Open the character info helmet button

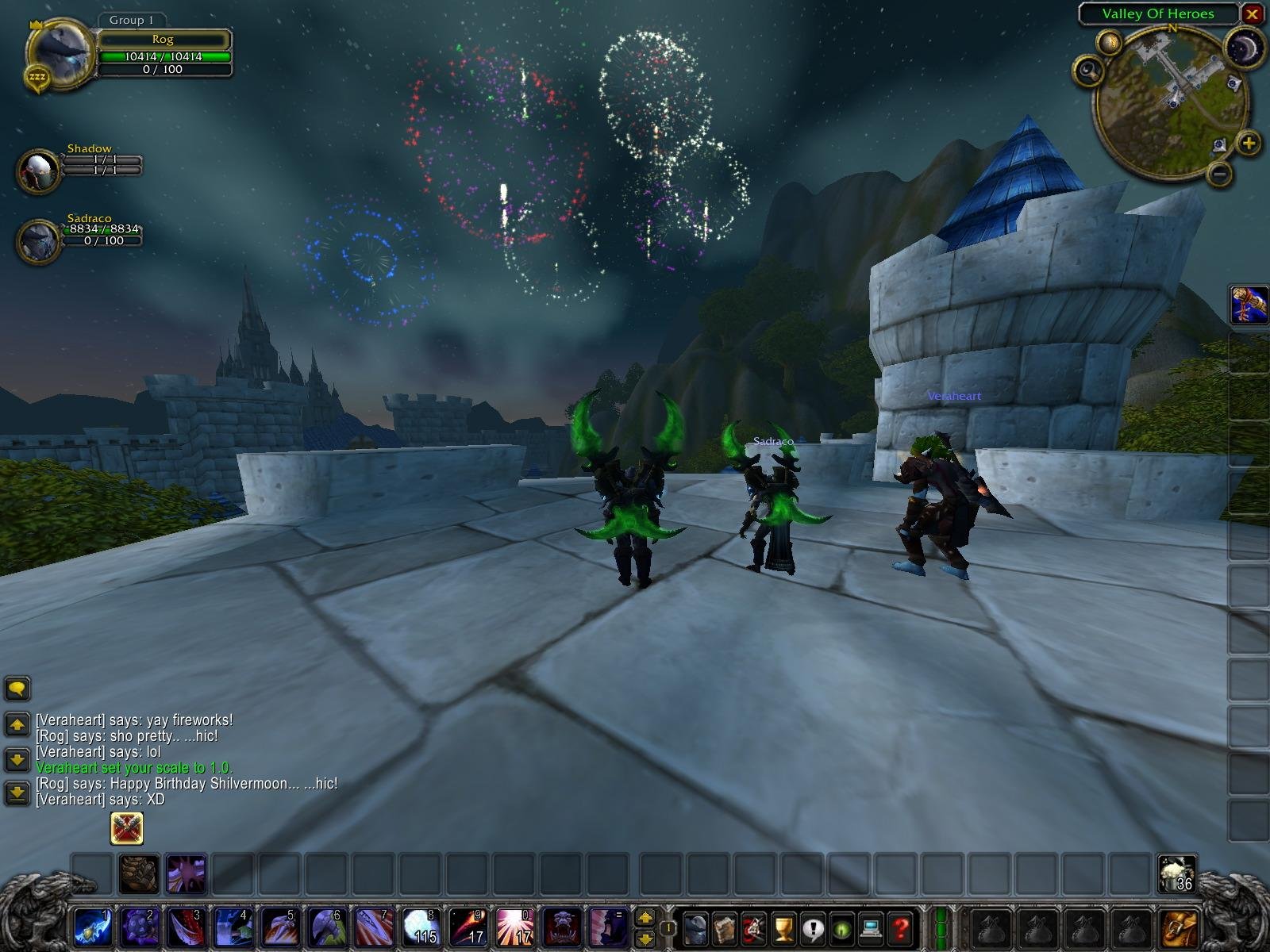click(696, 927)
